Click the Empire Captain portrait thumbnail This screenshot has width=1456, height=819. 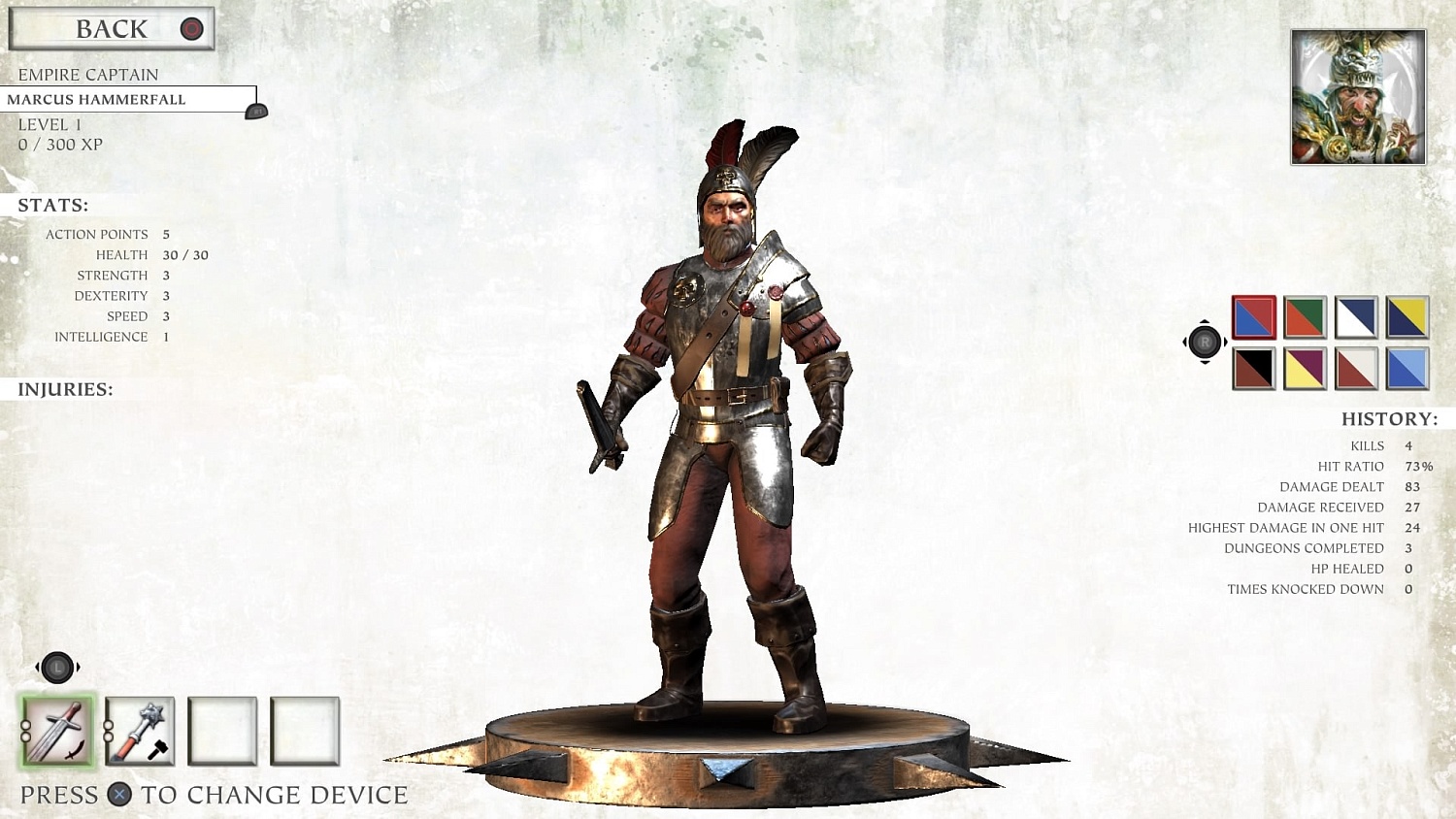tap(1355, 96)
